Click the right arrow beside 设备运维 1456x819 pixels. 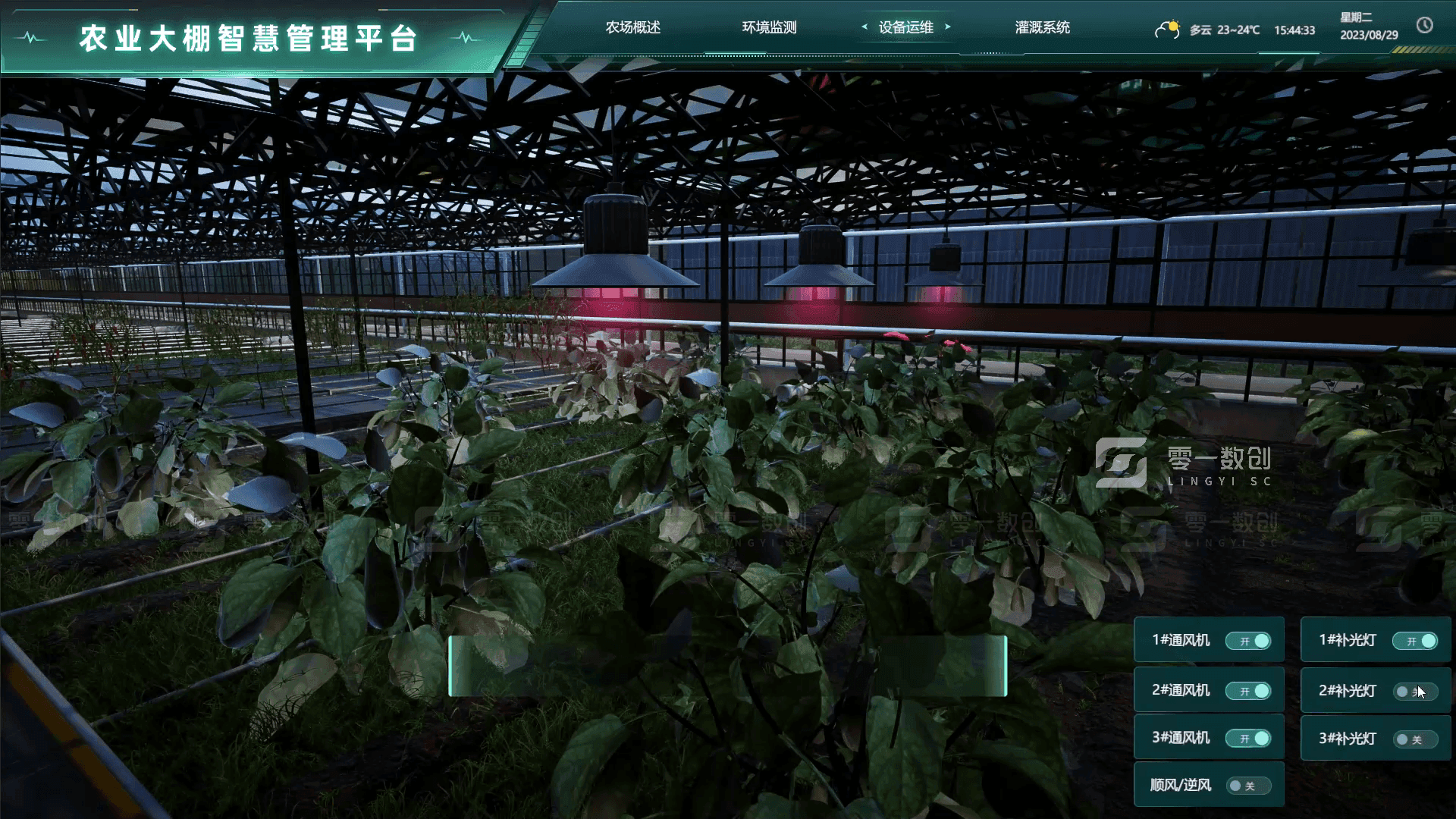pos(948,27)
